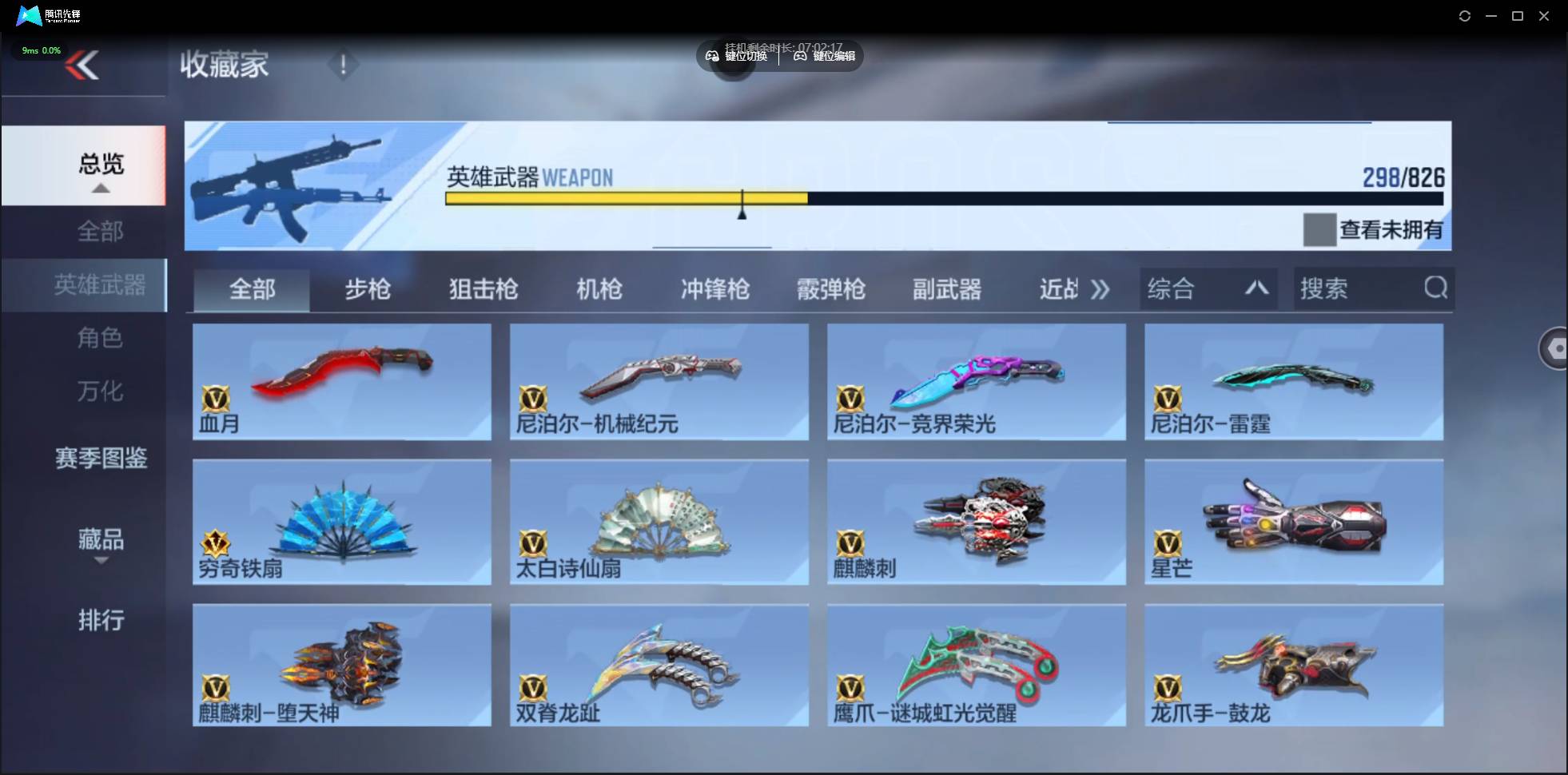Switch to the 狙击枪 sniper tab
Screen dimensions: 1568x775
(483, 289)
